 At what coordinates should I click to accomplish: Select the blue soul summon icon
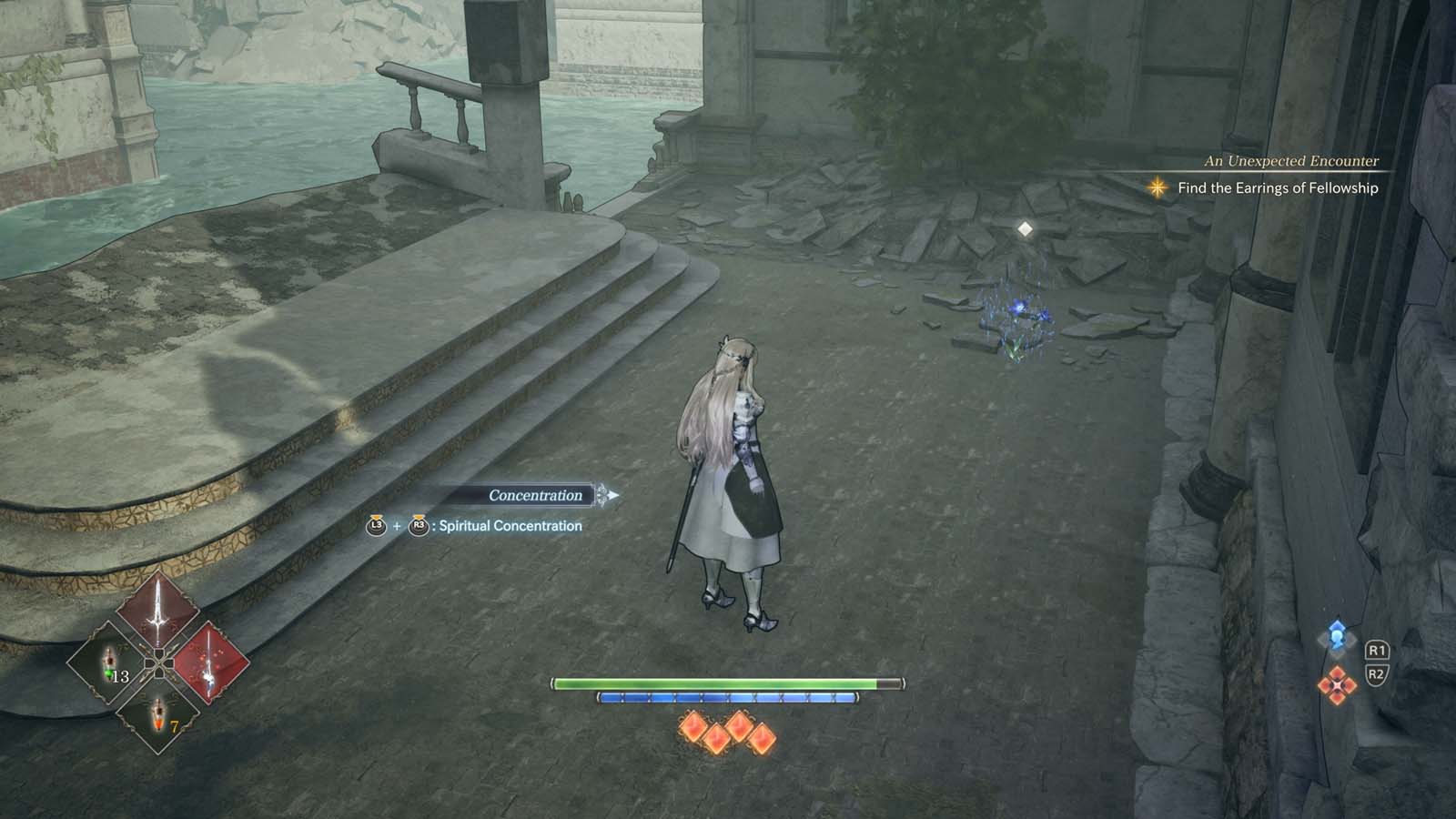point(1336,637)
